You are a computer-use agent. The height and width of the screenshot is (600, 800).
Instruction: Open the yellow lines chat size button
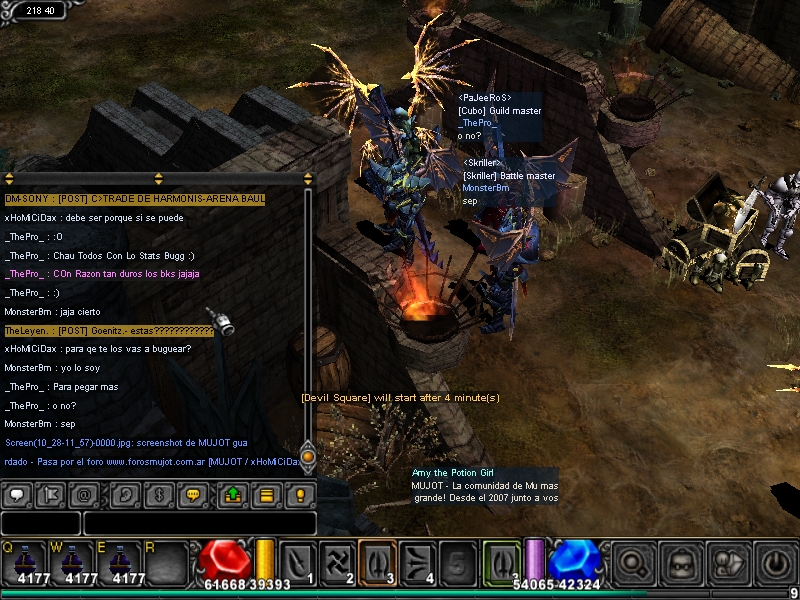[x=266, y=494]
